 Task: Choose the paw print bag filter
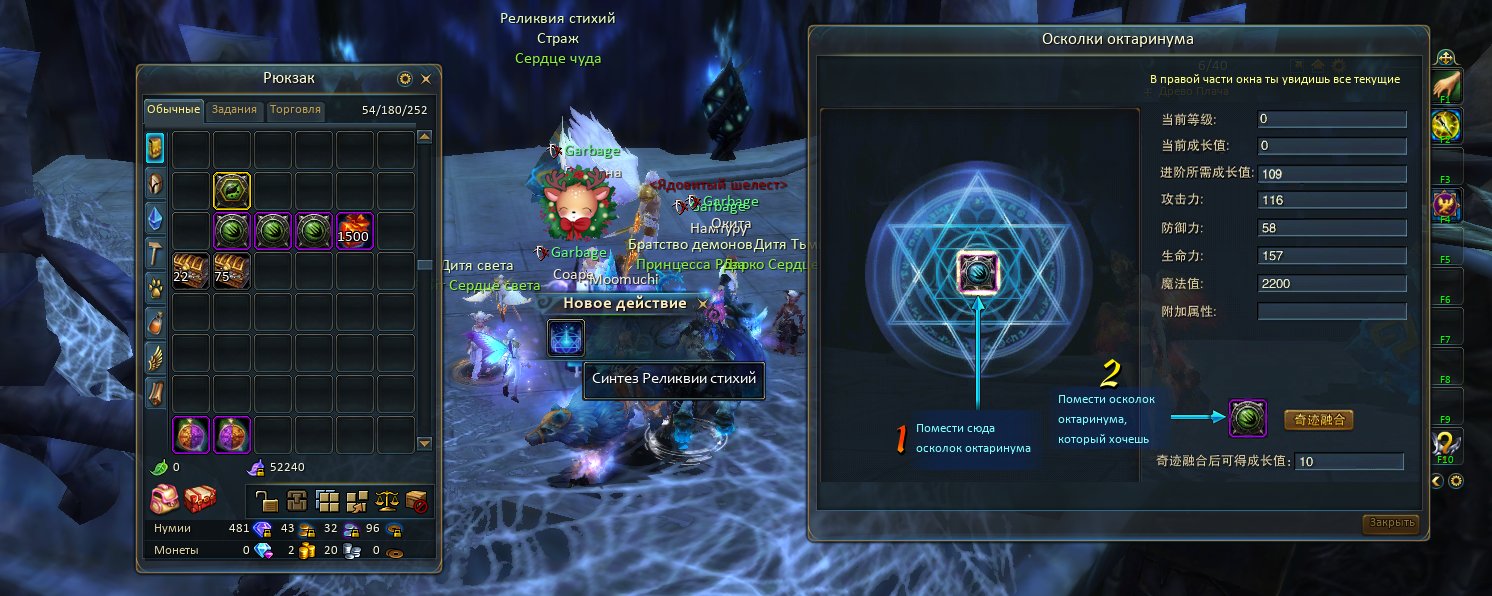tap(156, 288)
